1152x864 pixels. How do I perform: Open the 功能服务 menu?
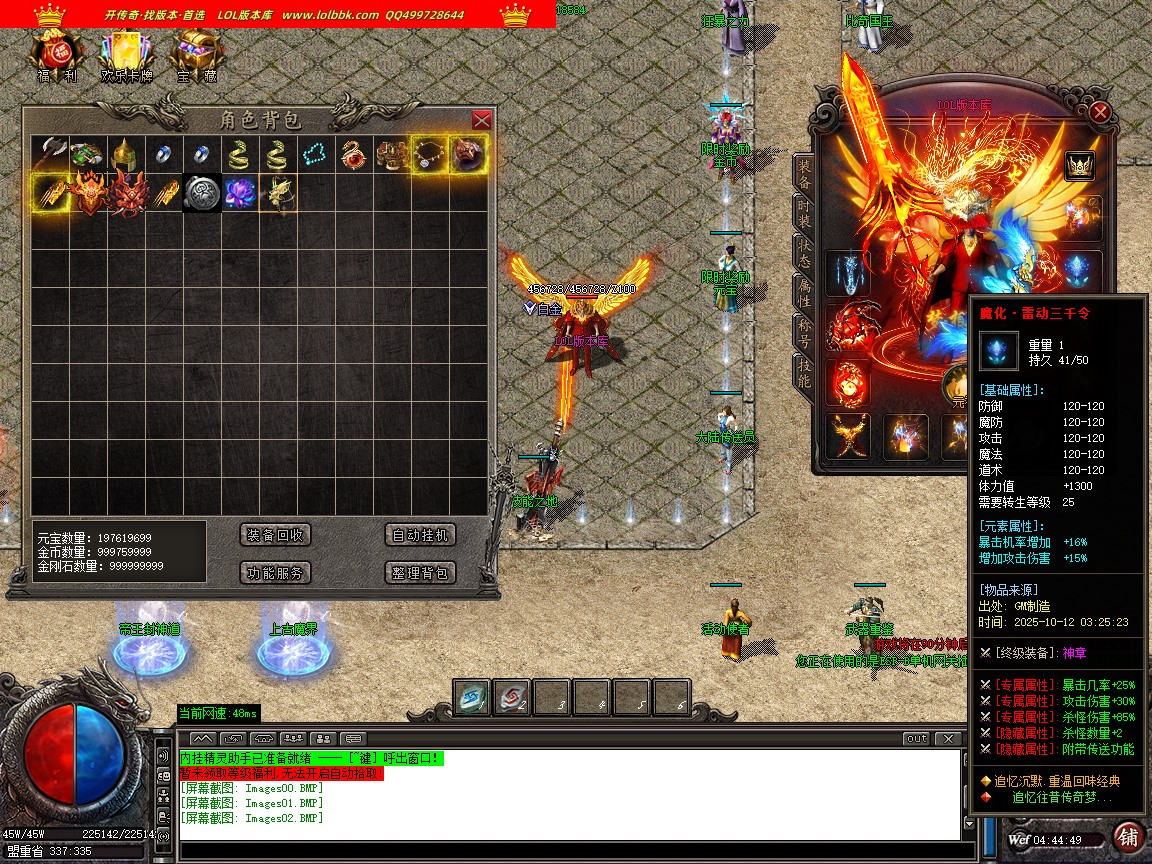(276, 573)
